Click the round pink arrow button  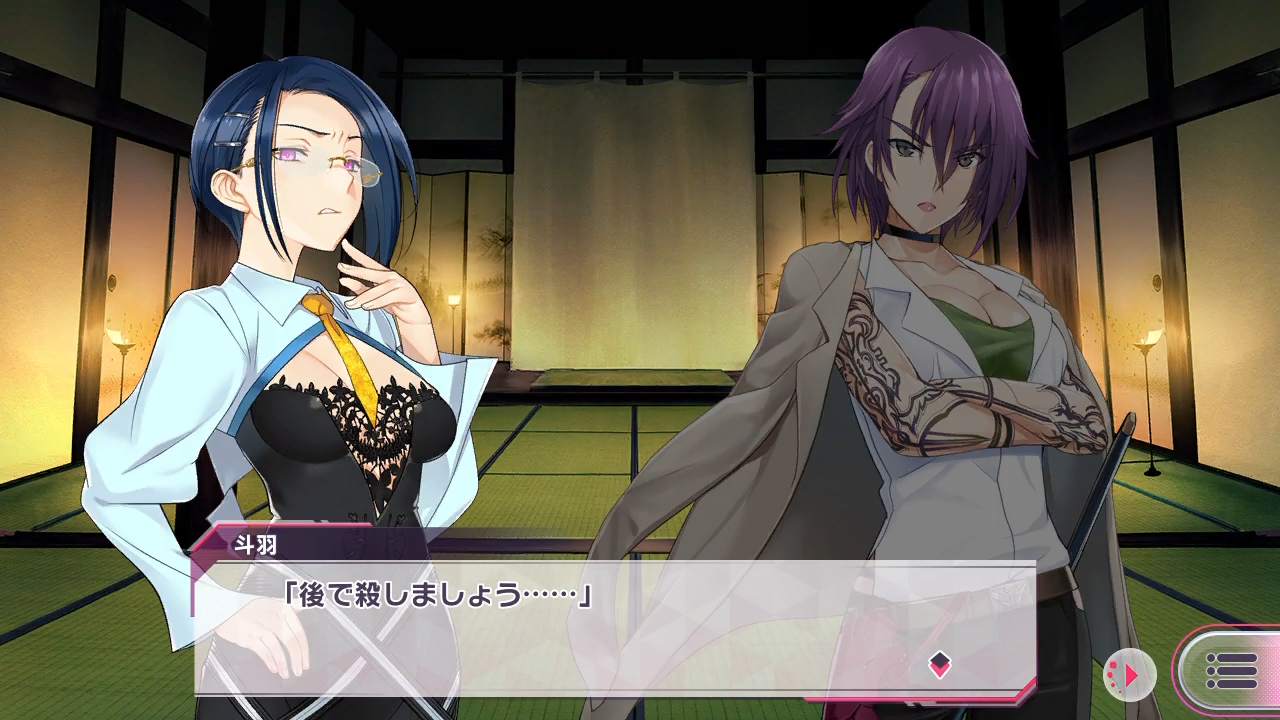(x=1130, y=675)
